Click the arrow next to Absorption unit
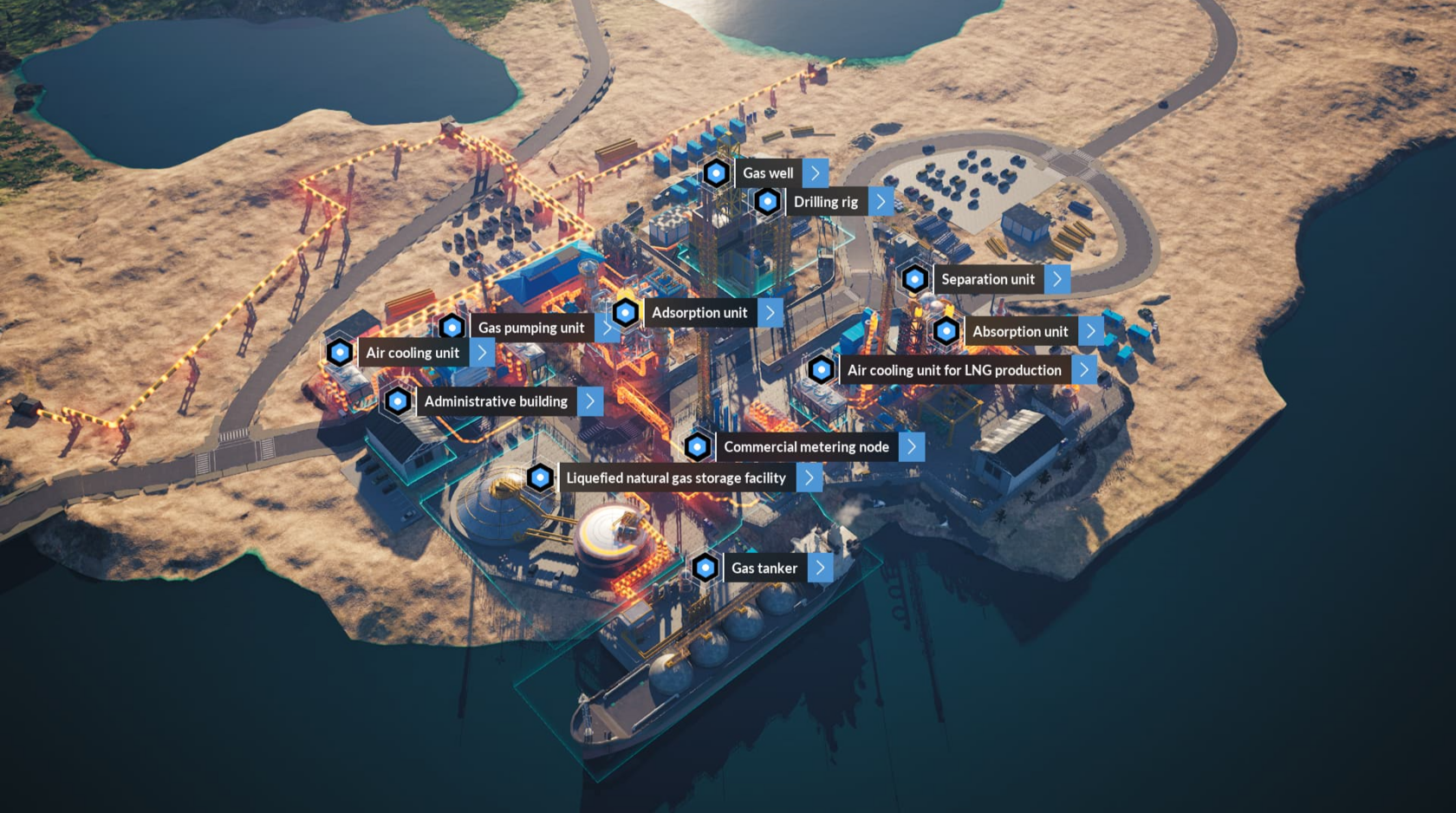This screenshot has height=813, width=1456. [x=1091, y=331]
